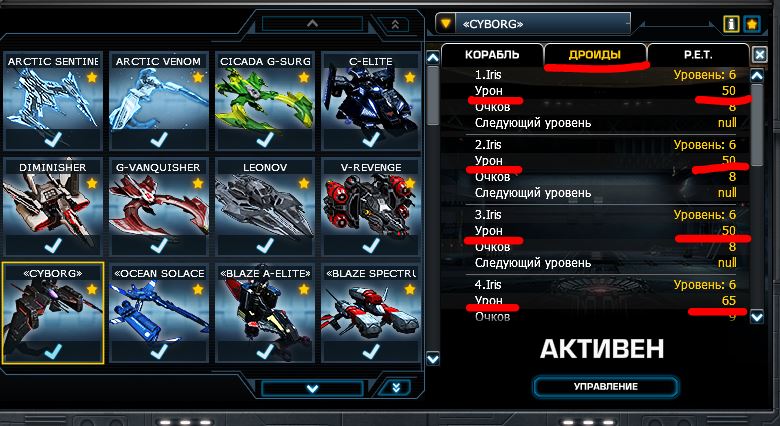Image resolution: width=780 pixels, height=426 pixels.
Task: Choose the «Cyborg» ship tile
Action: (x=50, y=315)
